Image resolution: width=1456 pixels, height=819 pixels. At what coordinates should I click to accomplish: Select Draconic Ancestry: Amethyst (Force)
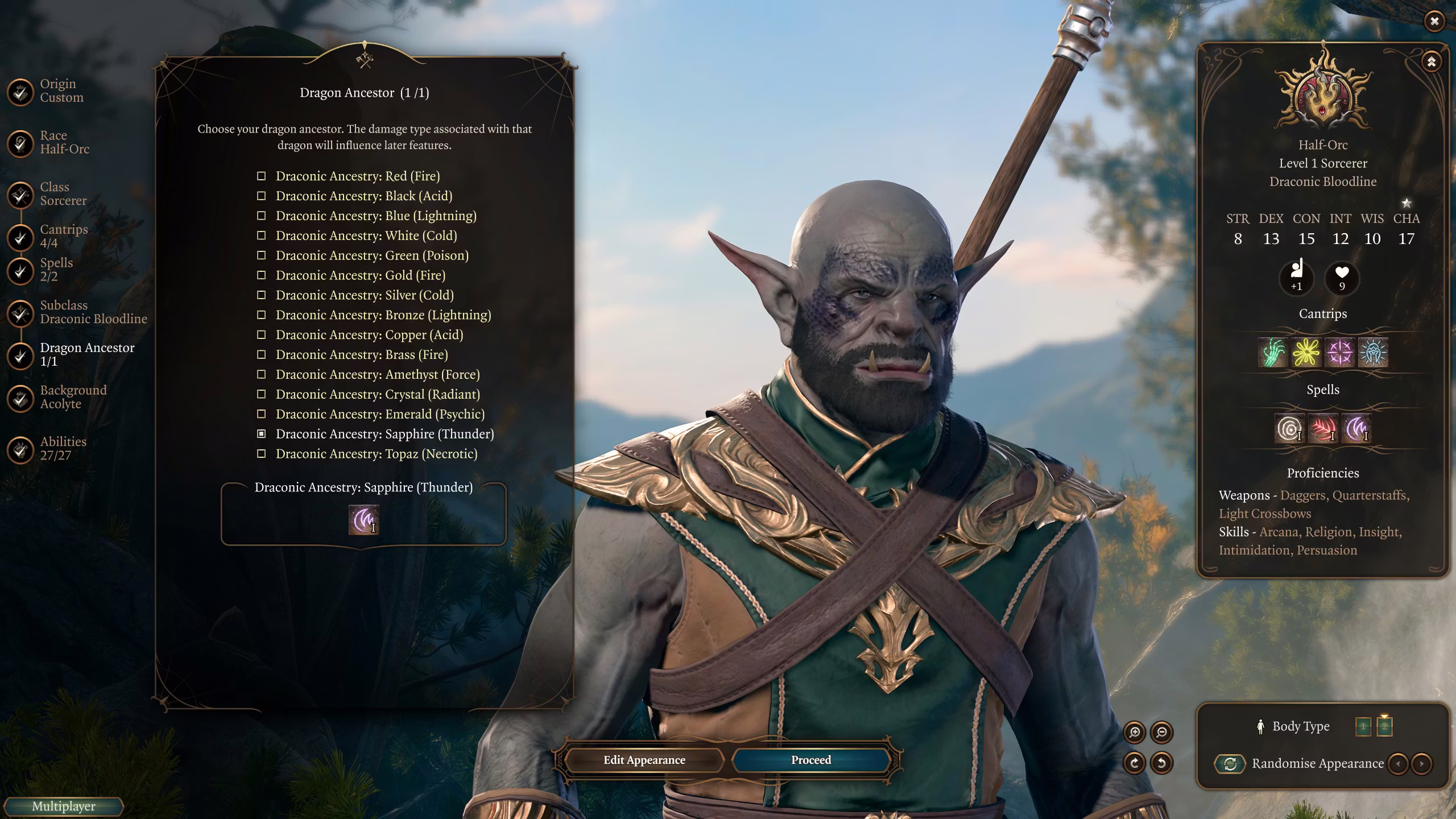pyautogui.click(x=377, y=374)
